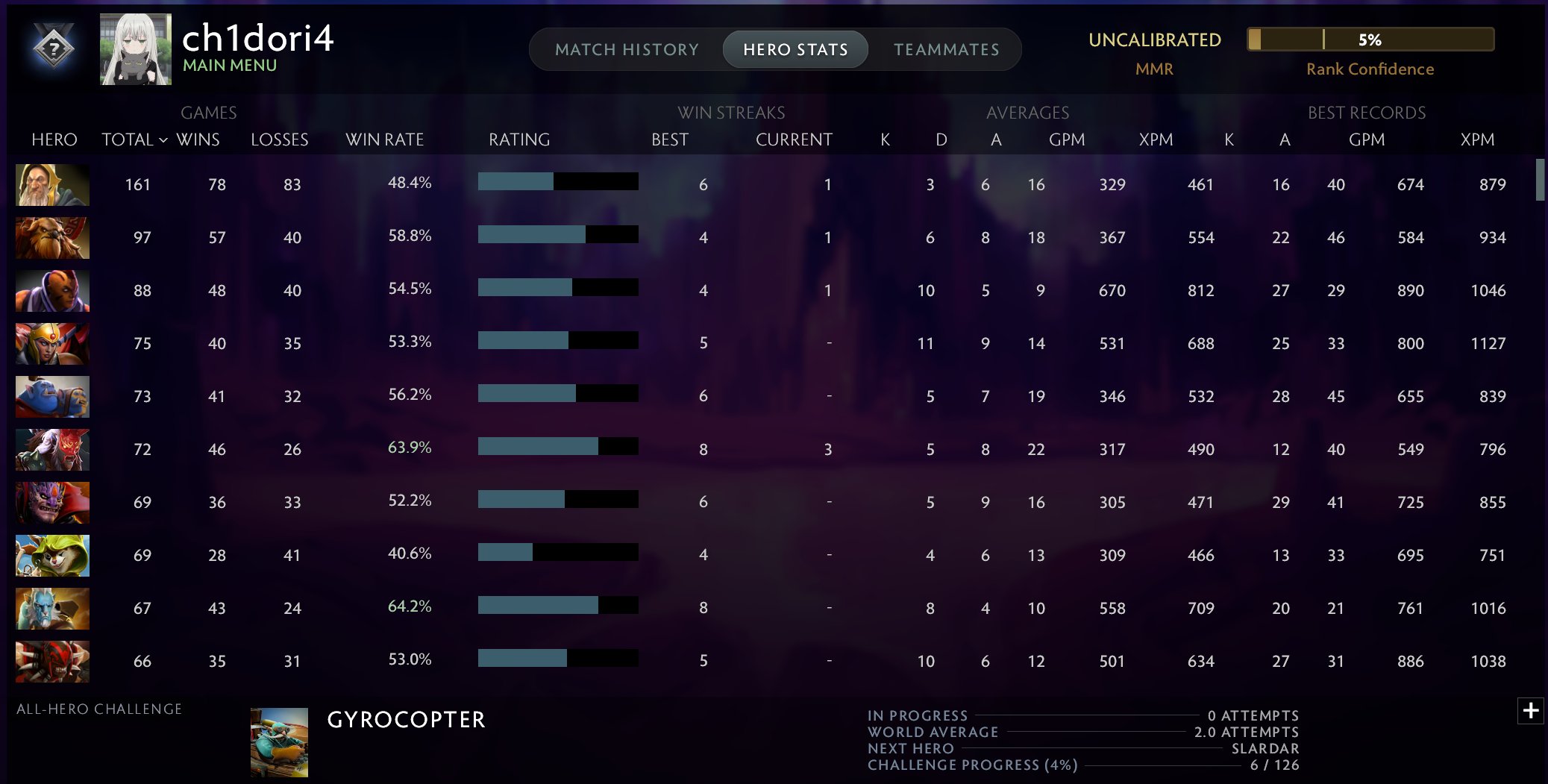
Task: Select the Keeper of the Light hero portrait
Action: pyautogui.click(x=51, y=185)
